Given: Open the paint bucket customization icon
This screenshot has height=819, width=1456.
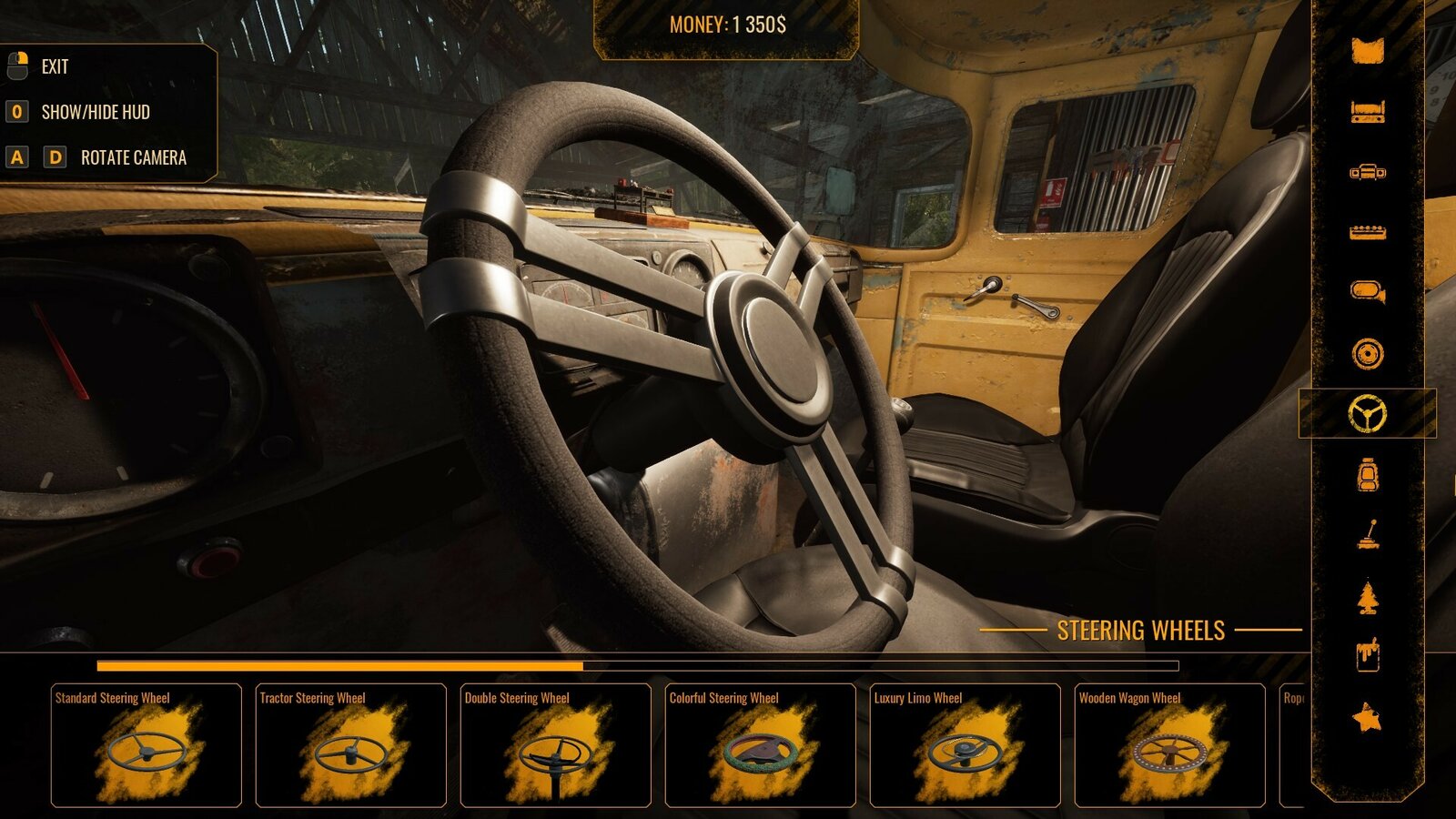Looking at the screenshot, I should pos(1367,655).
